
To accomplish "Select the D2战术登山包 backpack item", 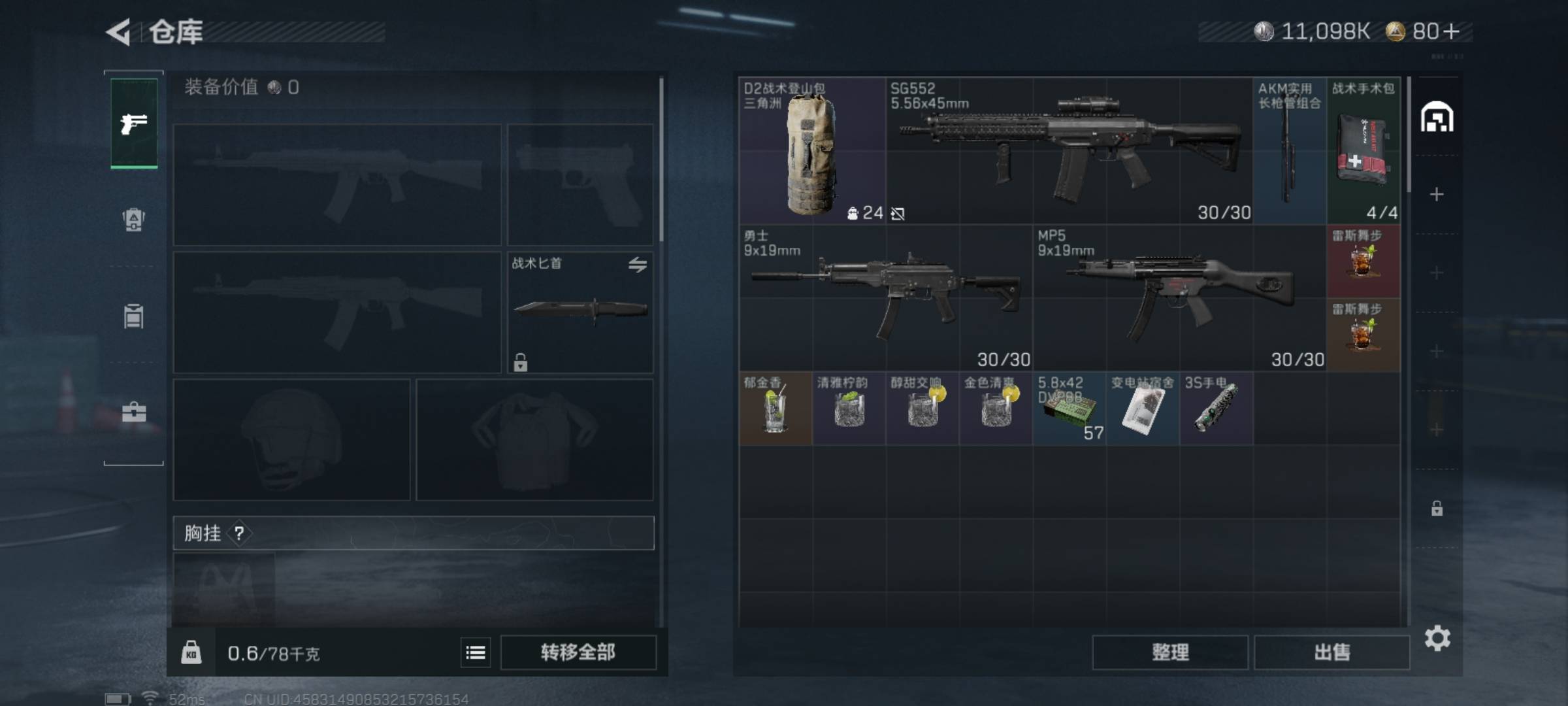I will pyautogui.click(x=811, y=152).
